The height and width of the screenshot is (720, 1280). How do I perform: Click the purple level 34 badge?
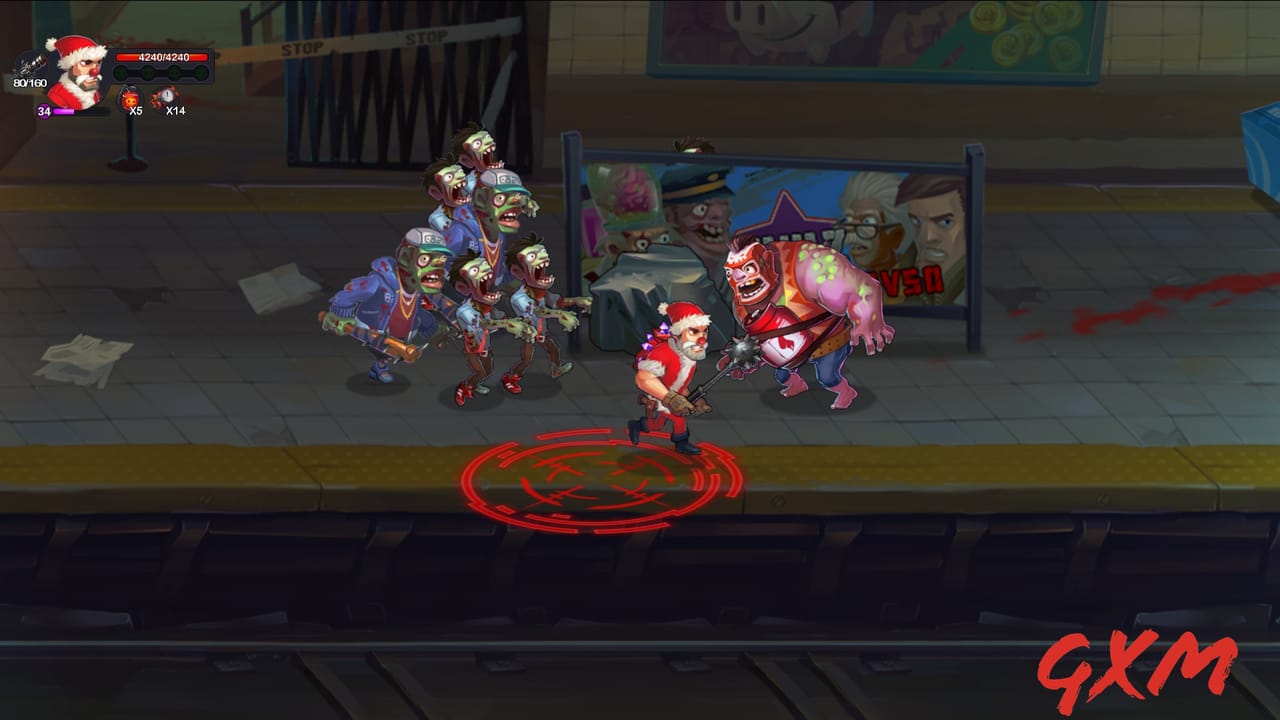point(44,110)
